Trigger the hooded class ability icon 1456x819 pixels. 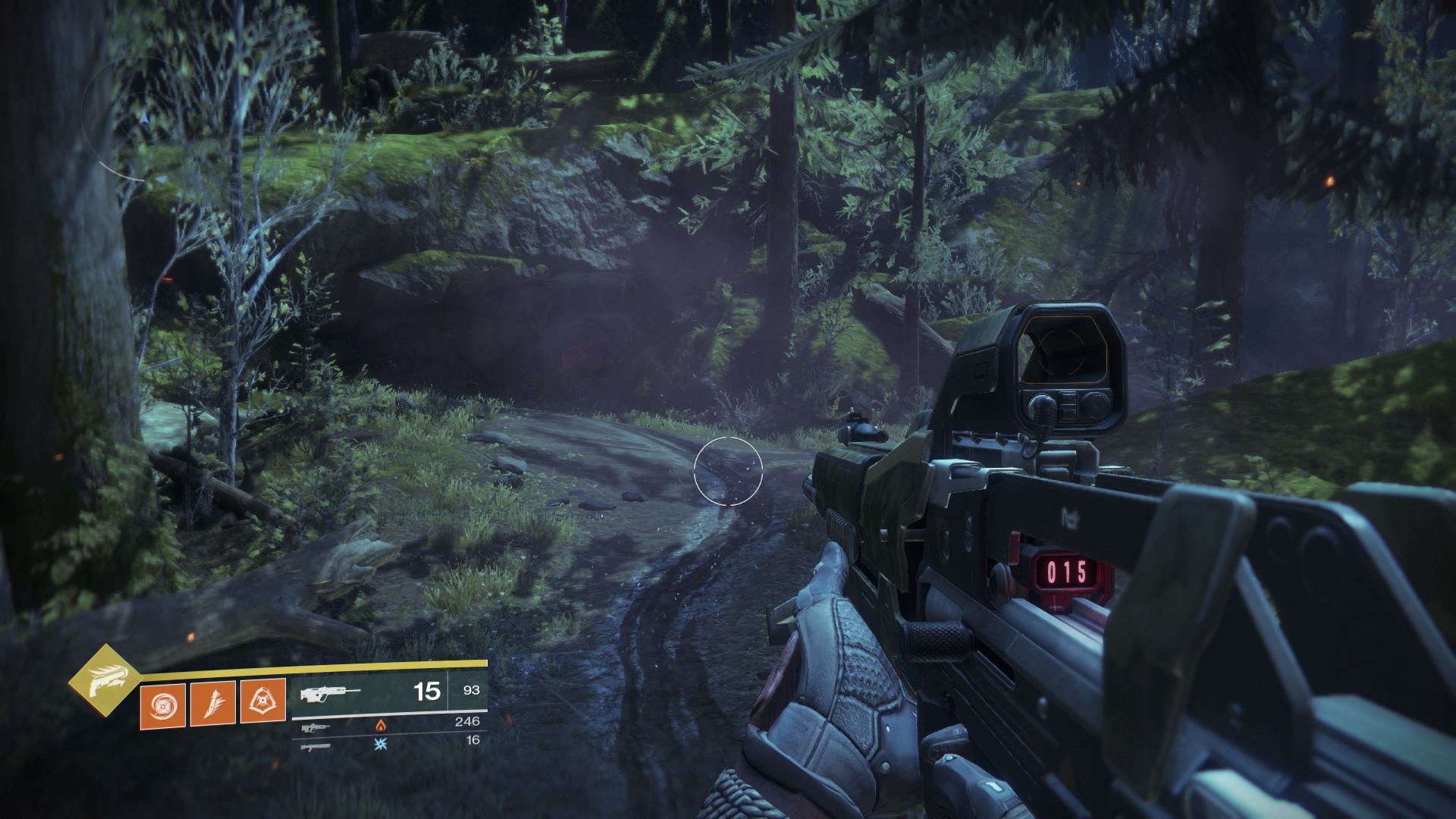[262, 702]
